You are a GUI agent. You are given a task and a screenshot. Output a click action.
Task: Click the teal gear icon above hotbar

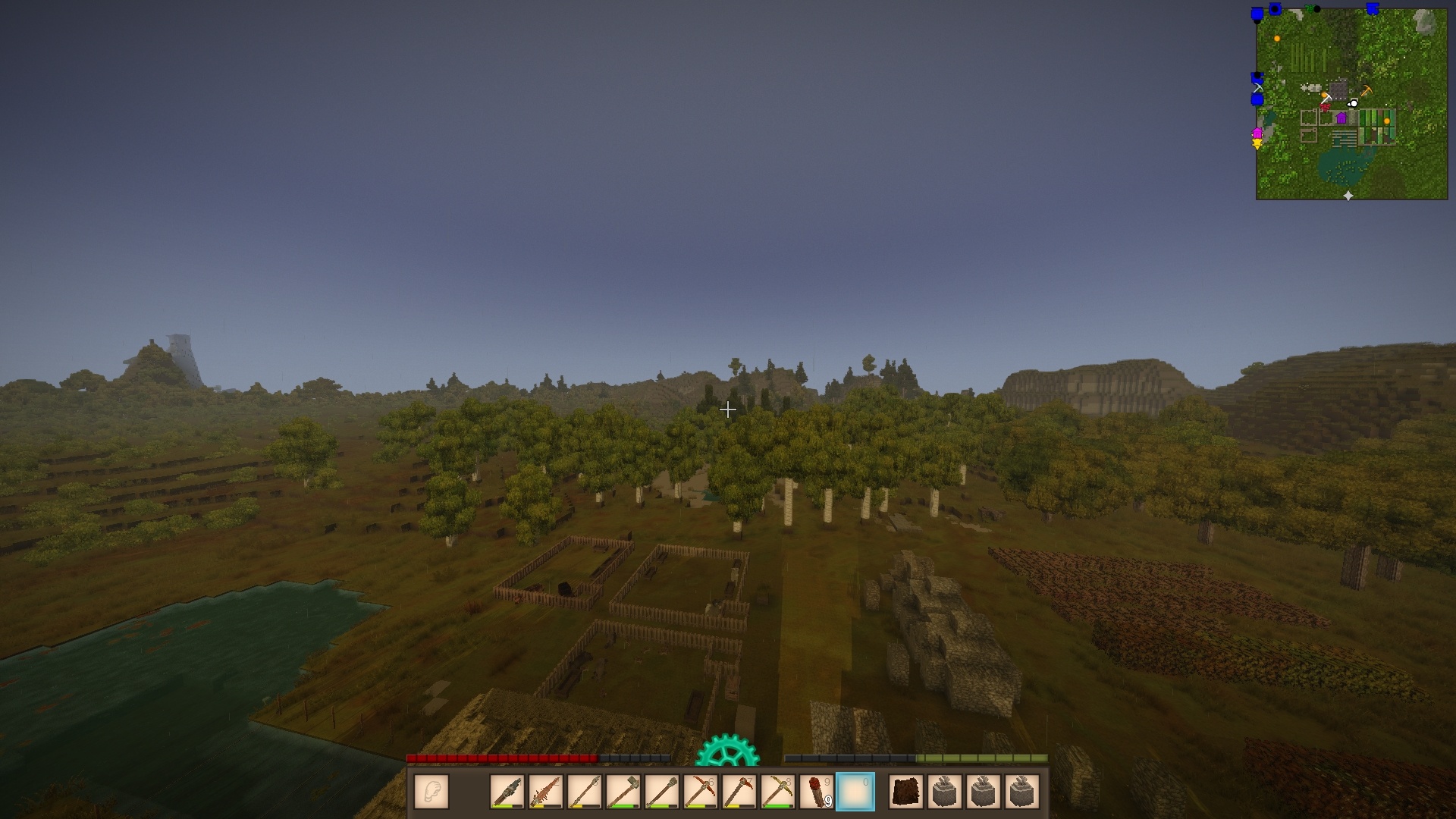coord(727,751)
